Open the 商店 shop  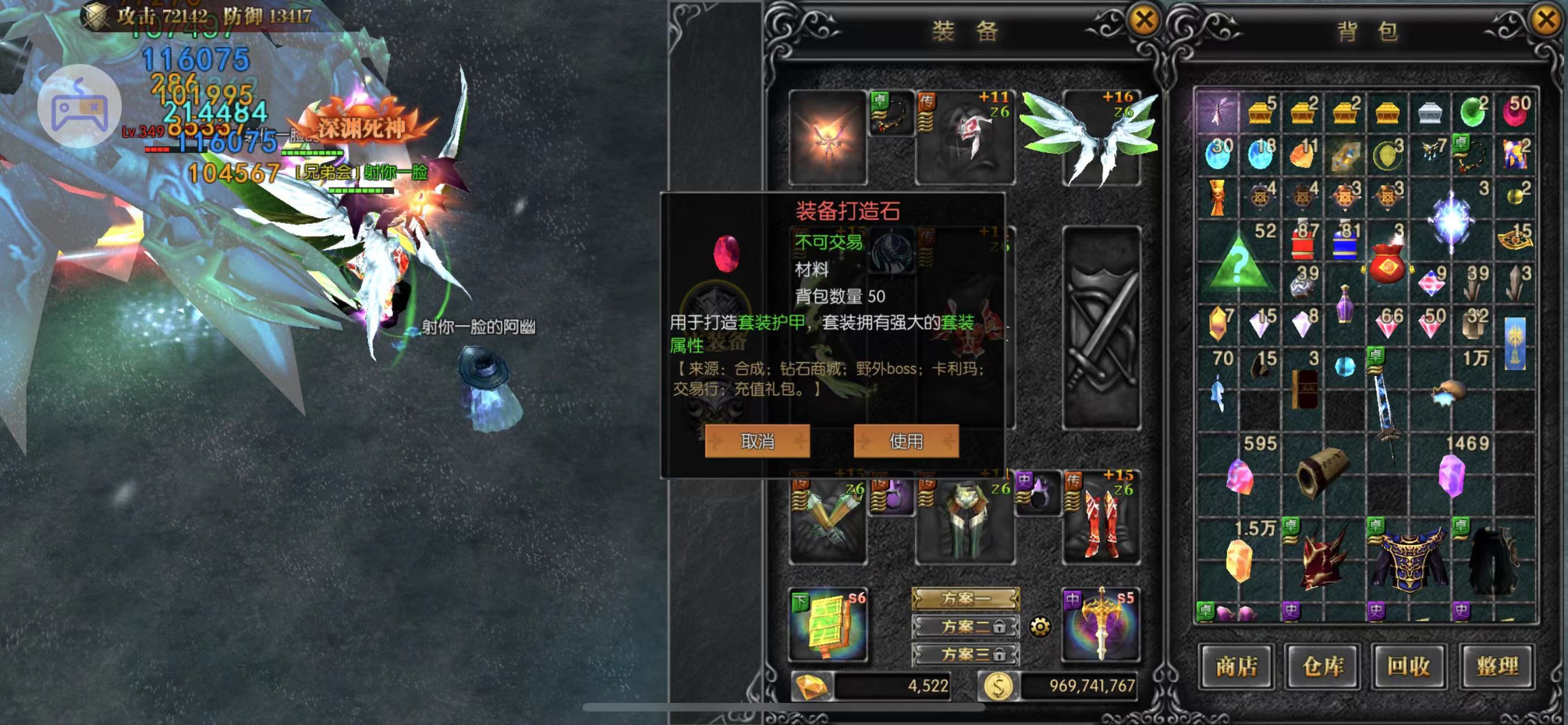(1236, 667)
